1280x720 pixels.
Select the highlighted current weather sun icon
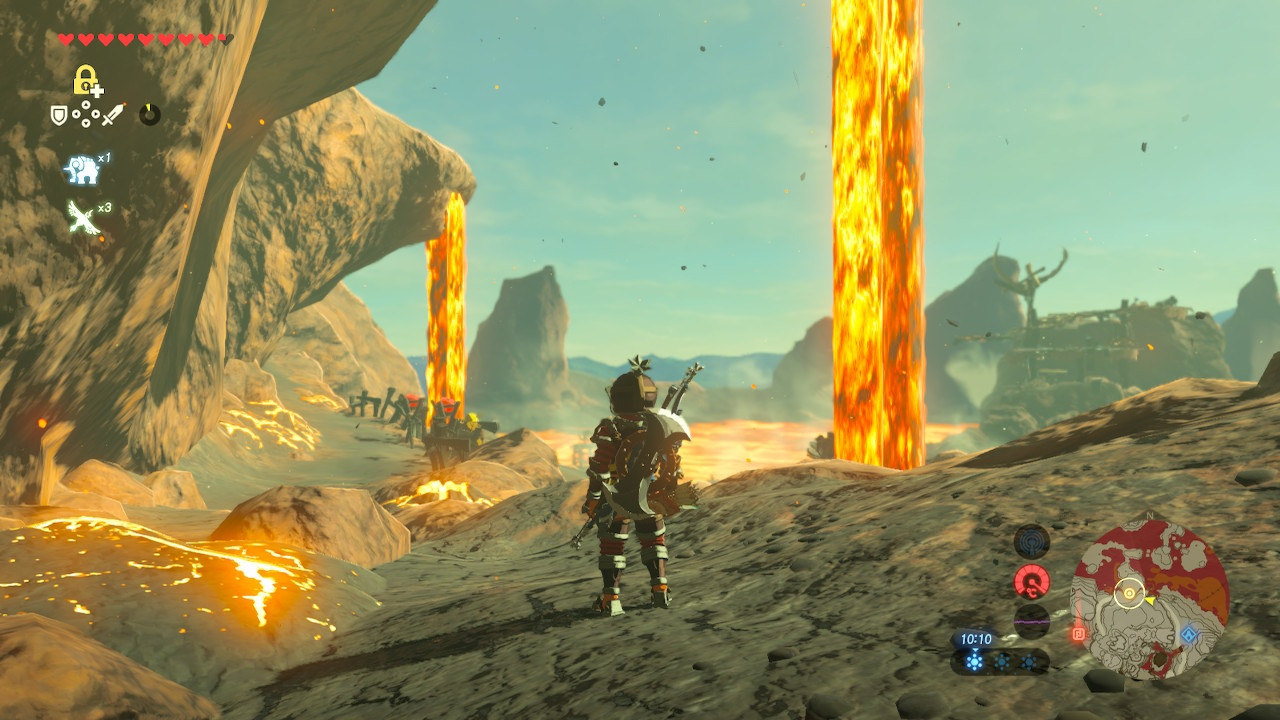[974, 661]
